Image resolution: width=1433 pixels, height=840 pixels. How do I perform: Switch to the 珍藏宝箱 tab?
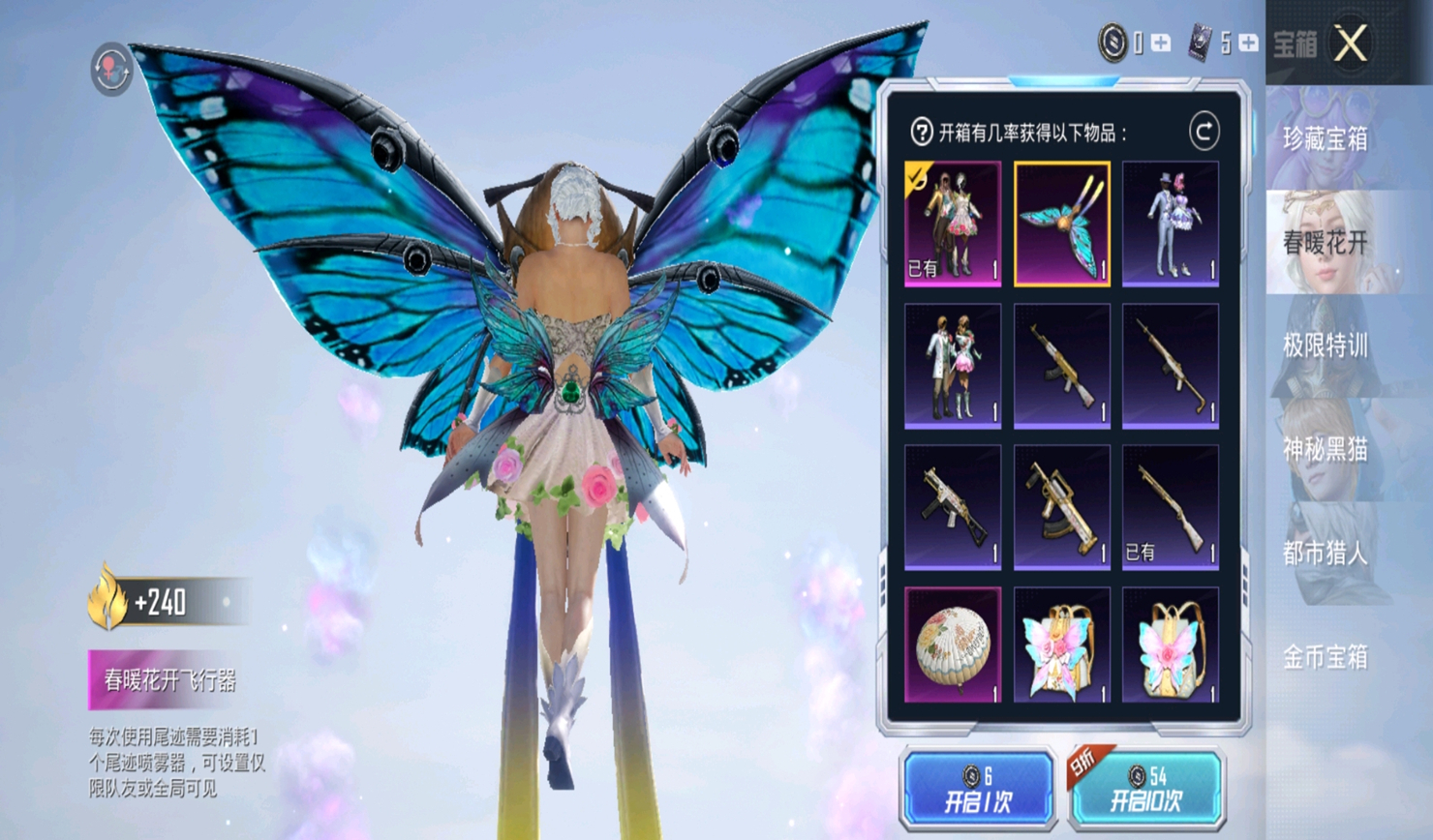pos(1326,139)
